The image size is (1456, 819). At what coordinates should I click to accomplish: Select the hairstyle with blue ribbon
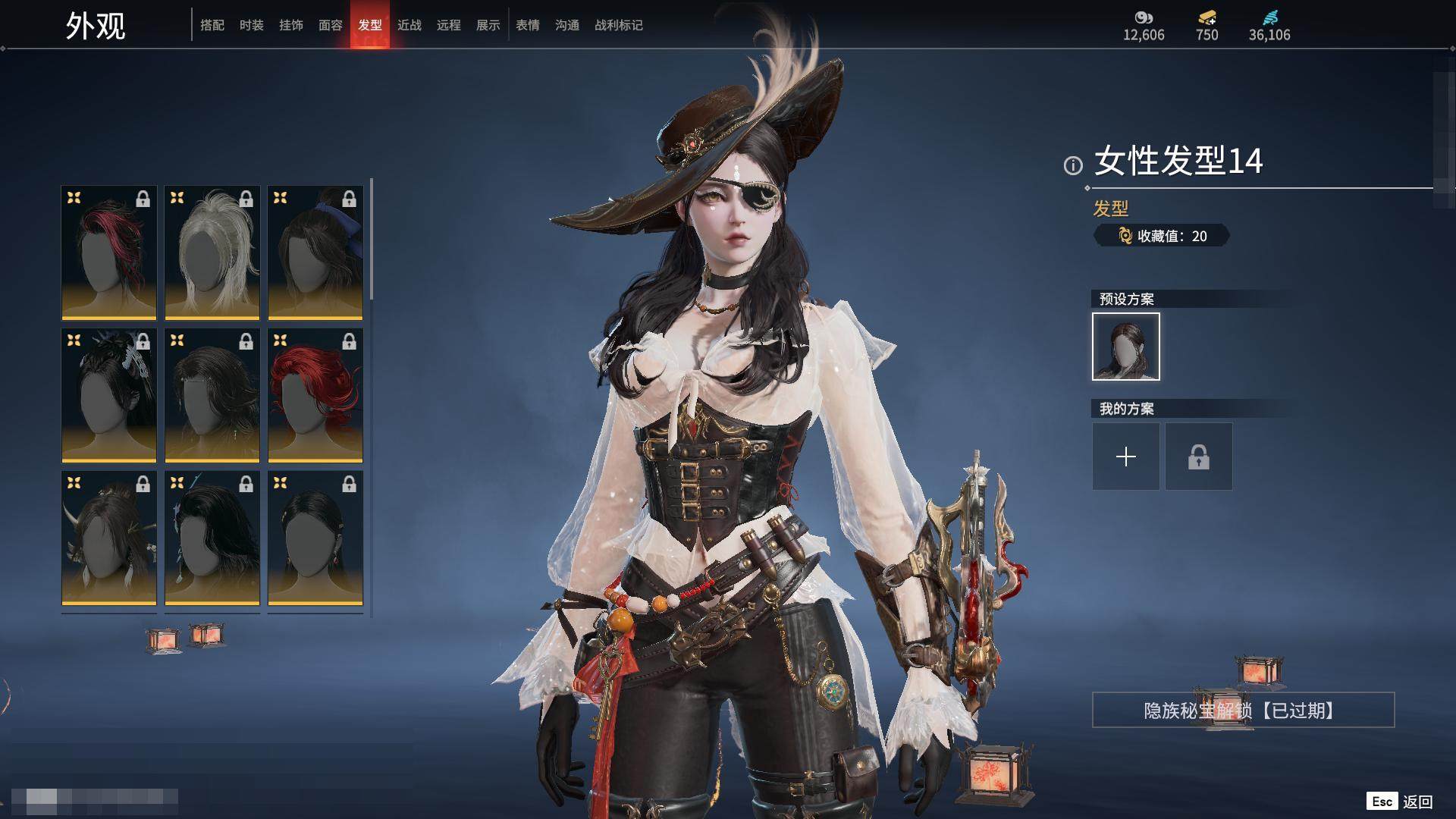(315, 253)
